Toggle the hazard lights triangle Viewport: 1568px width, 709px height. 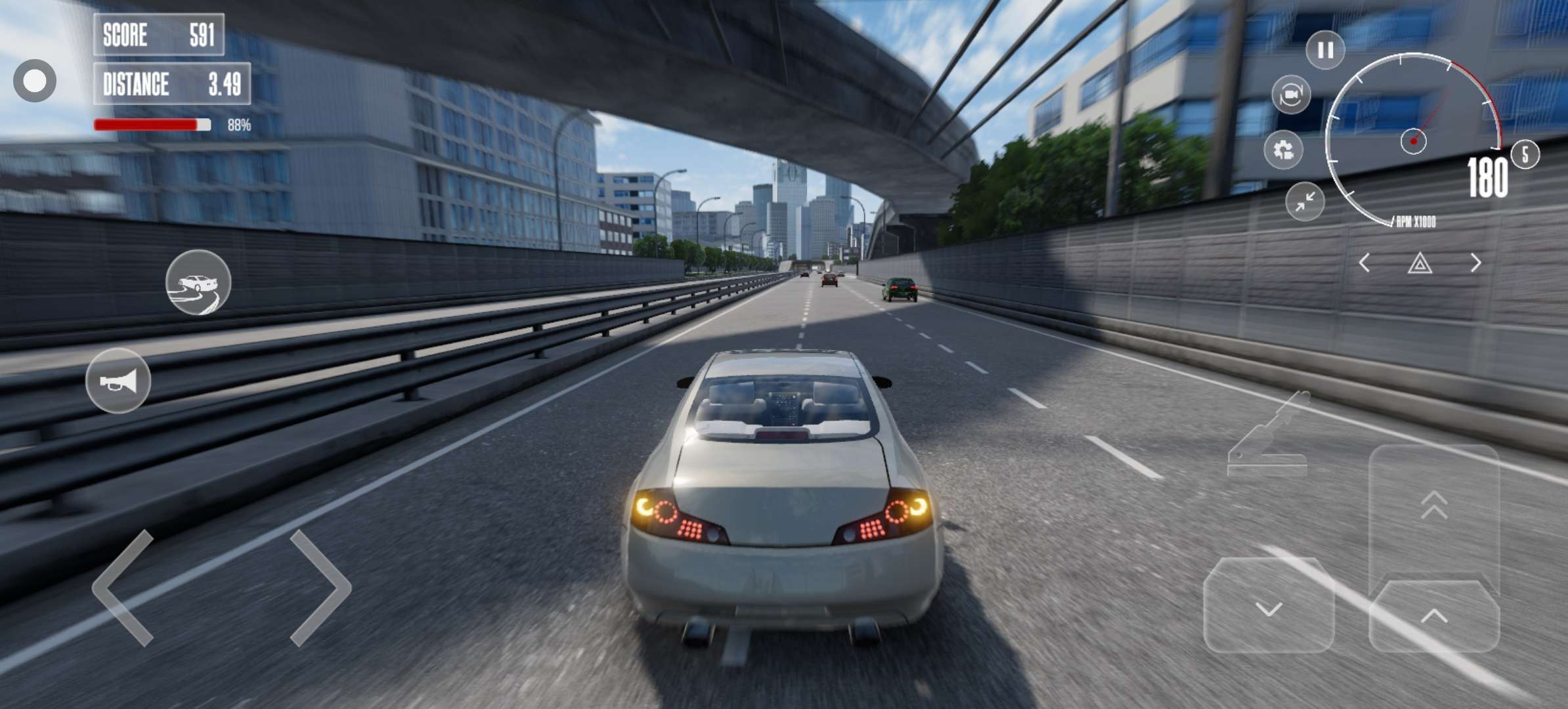(1420, 264)
